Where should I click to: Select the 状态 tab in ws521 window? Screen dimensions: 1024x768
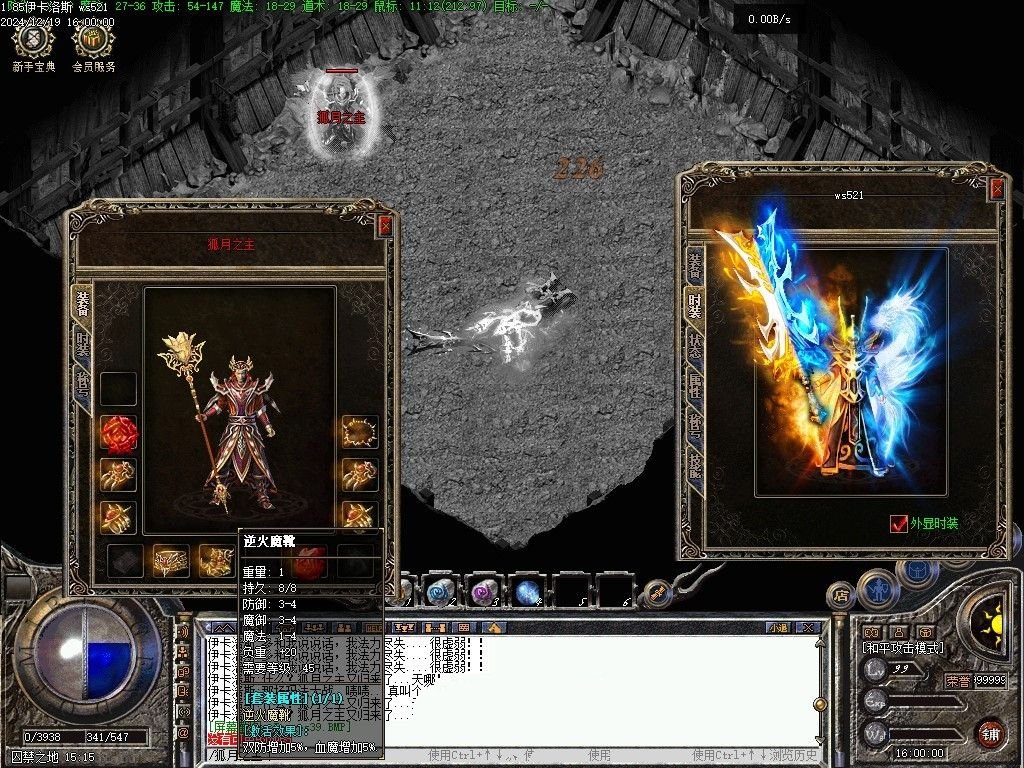693,345
